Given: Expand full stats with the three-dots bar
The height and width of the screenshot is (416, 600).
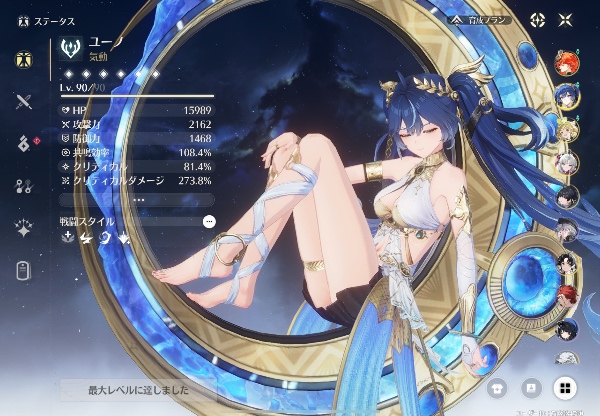Looking at the screenshot, I should (138, 199).
